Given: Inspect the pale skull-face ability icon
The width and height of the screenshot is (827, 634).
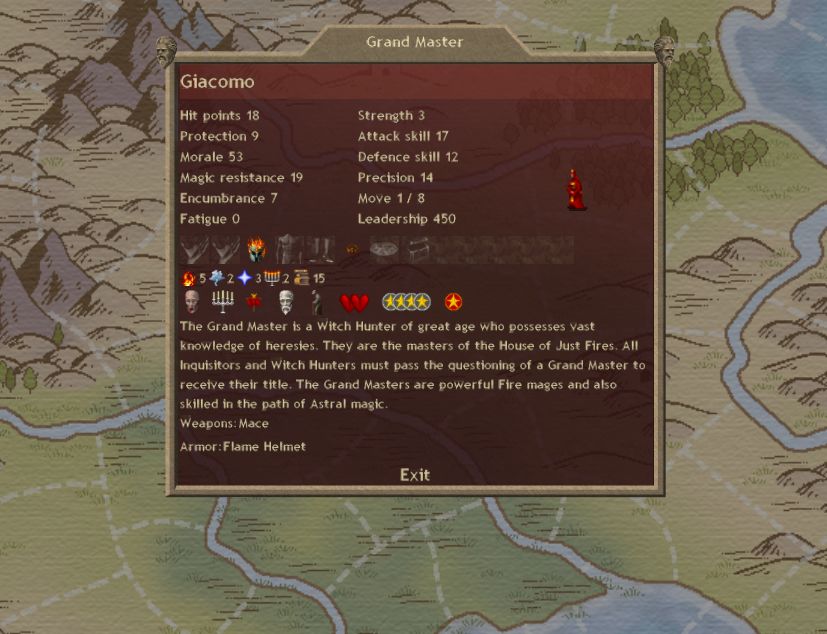Looking at the screenshot, I should [x=192, y=301].
